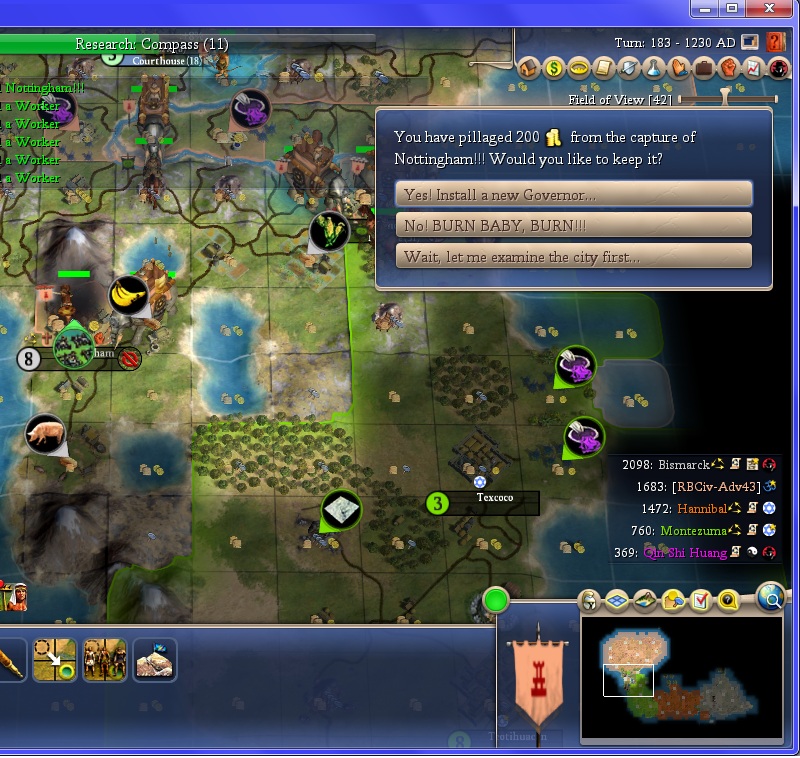Select "Wait, let me examine the city first..."

(x=573, y=256)
